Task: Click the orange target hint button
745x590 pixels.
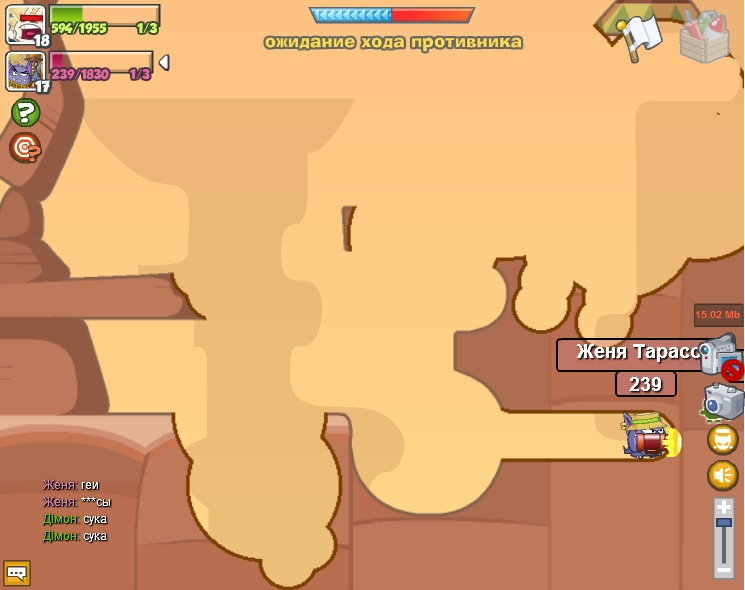Action: (x=25, y=148)
